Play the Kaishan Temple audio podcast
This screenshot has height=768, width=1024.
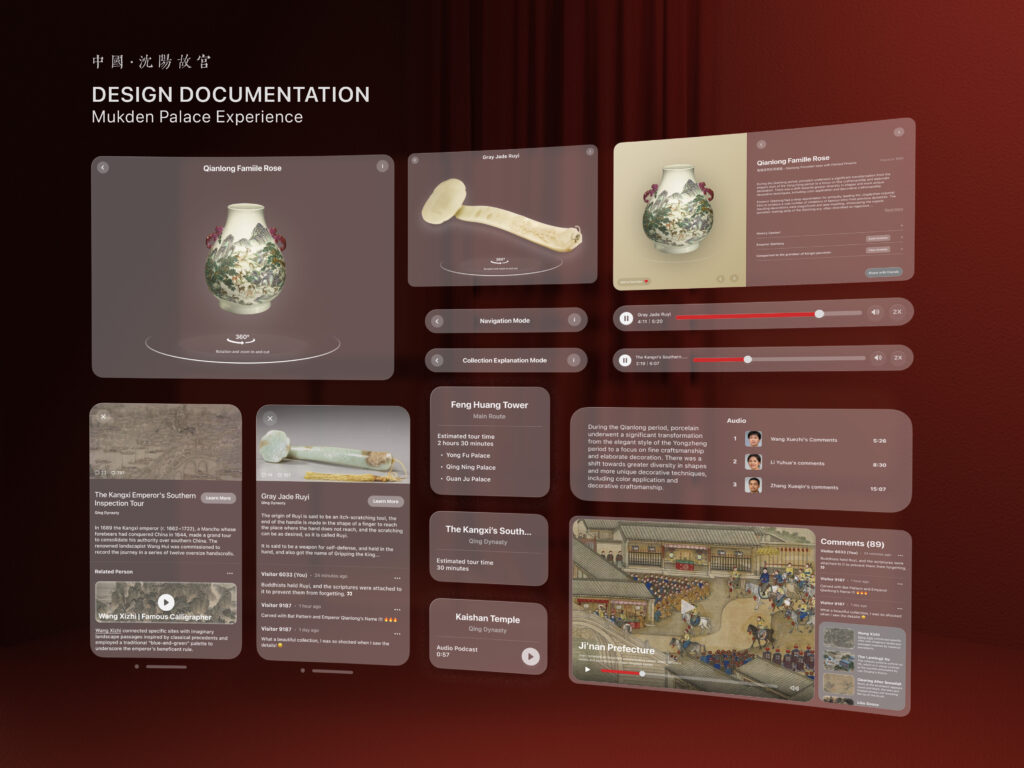530,656
